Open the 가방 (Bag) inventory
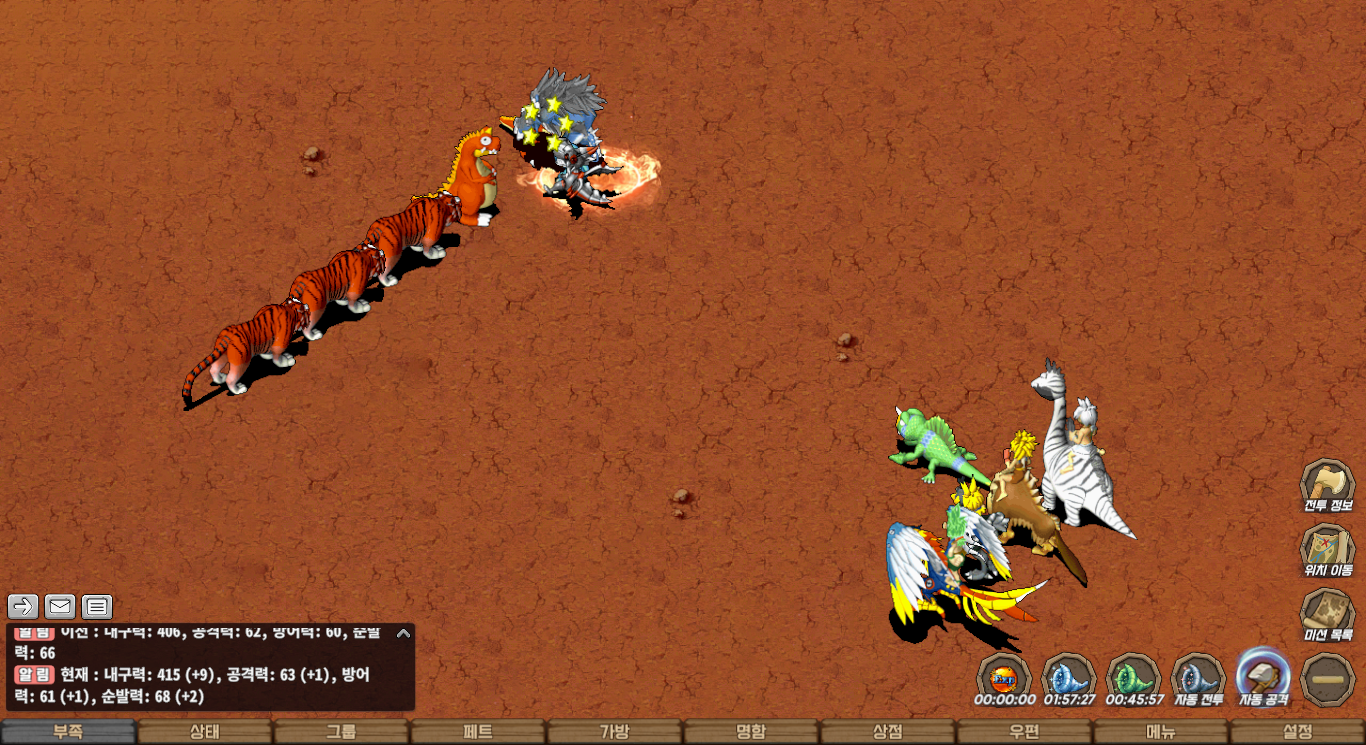The height and width of the screenshot is (745, 1366). click(x=615, y=732)
